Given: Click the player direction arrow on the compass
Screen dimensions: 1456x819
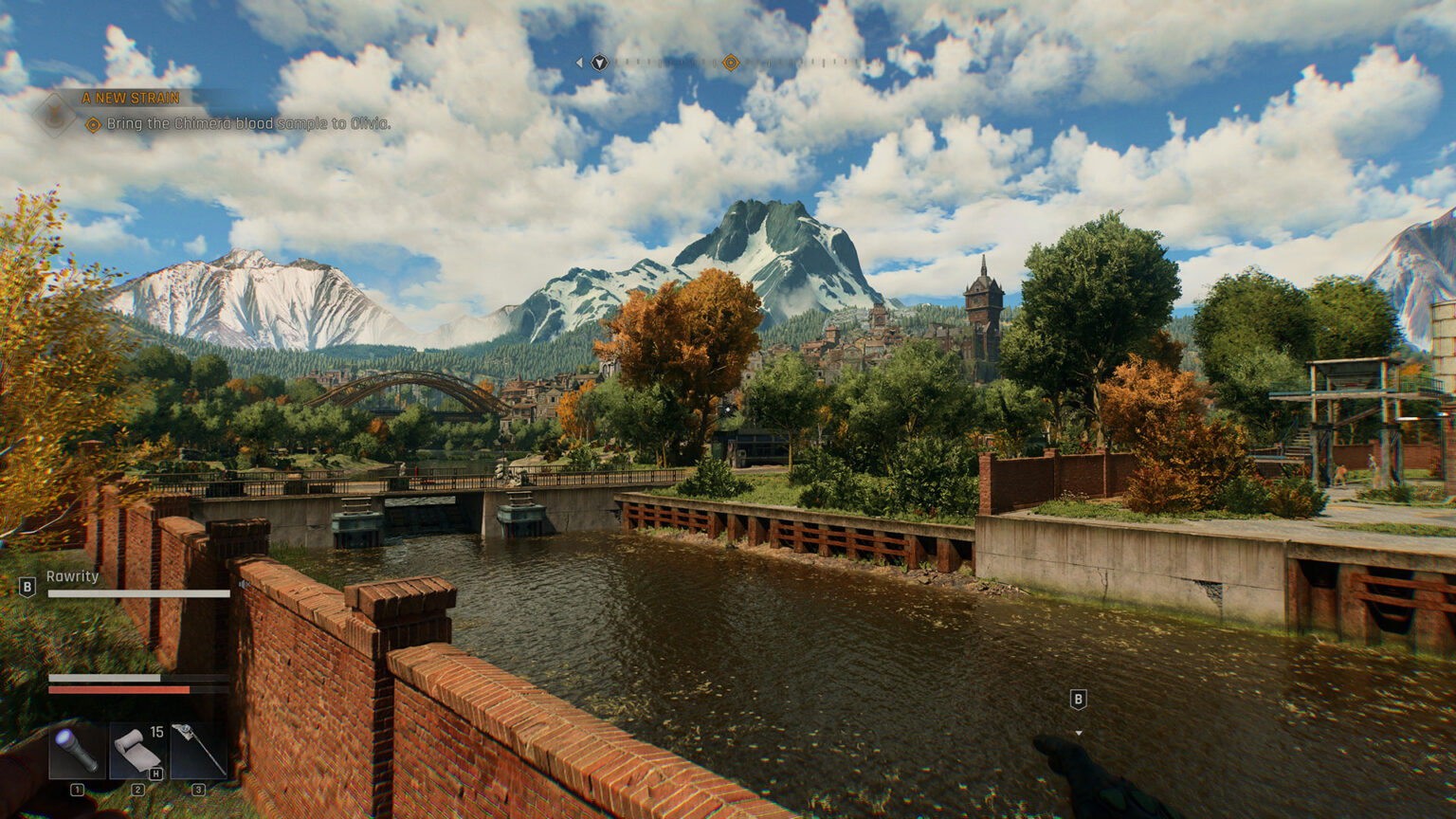Looking at the screenshot, I should 600,63.
